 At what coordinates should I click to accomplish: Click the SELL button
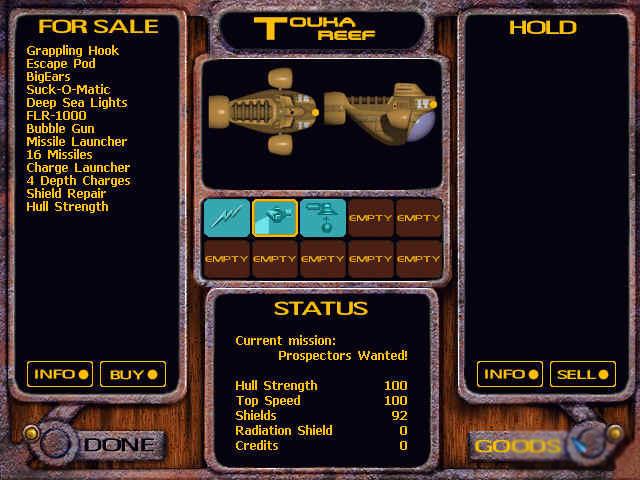(x=583, y=375)
